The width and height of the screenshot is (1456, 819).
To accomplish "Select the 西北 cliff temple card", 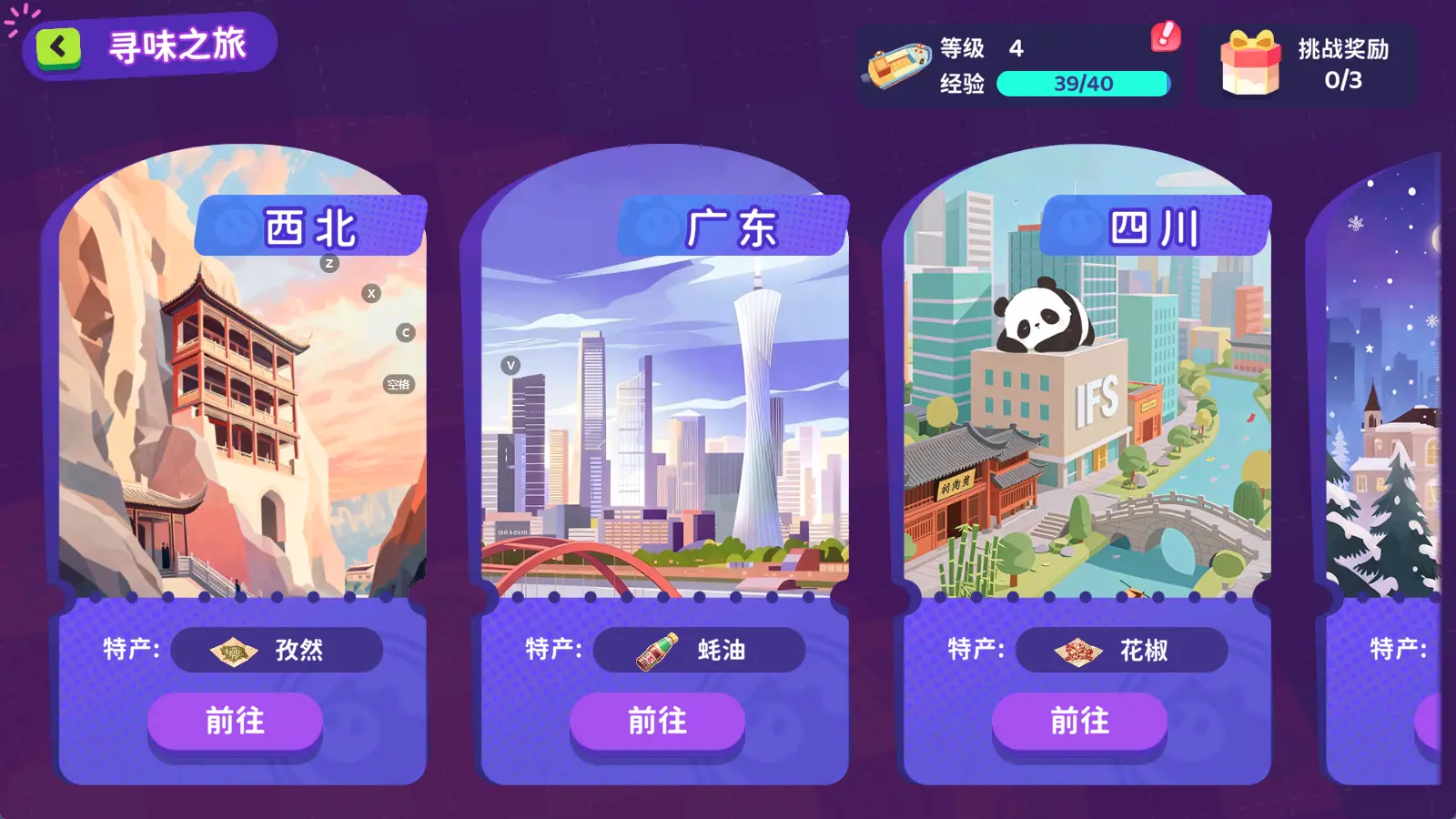I will pyautogui.click(x=242, y=409).
